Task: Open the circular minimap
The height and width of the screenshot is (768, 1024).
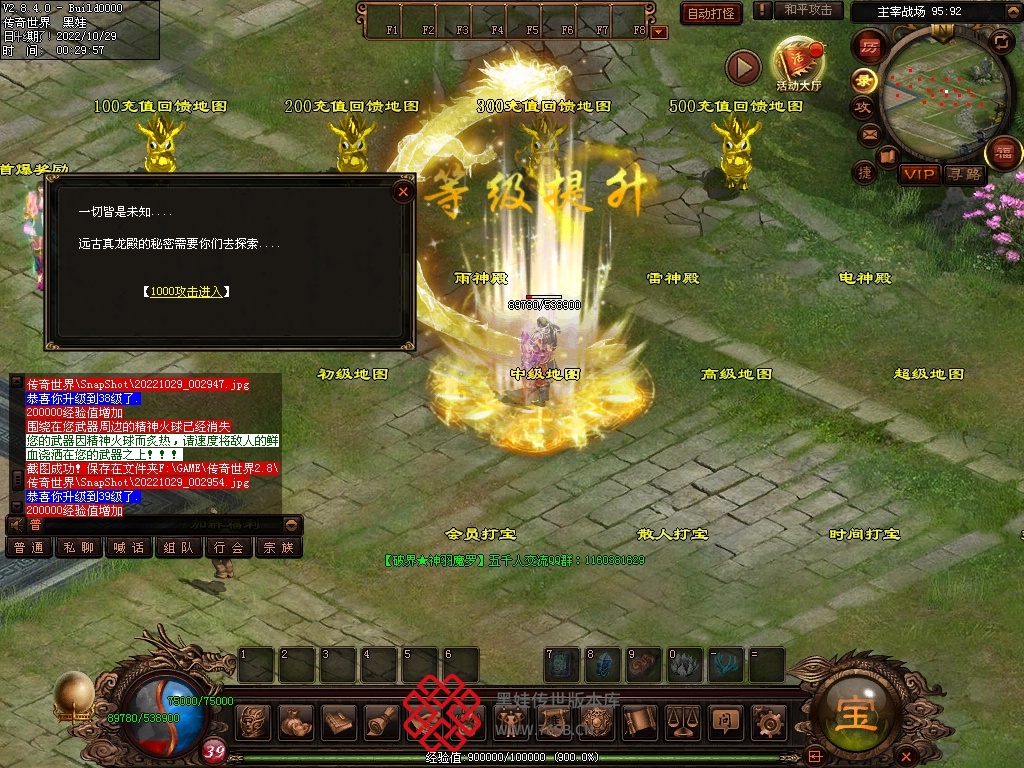Action: click(x=942, y=92)
